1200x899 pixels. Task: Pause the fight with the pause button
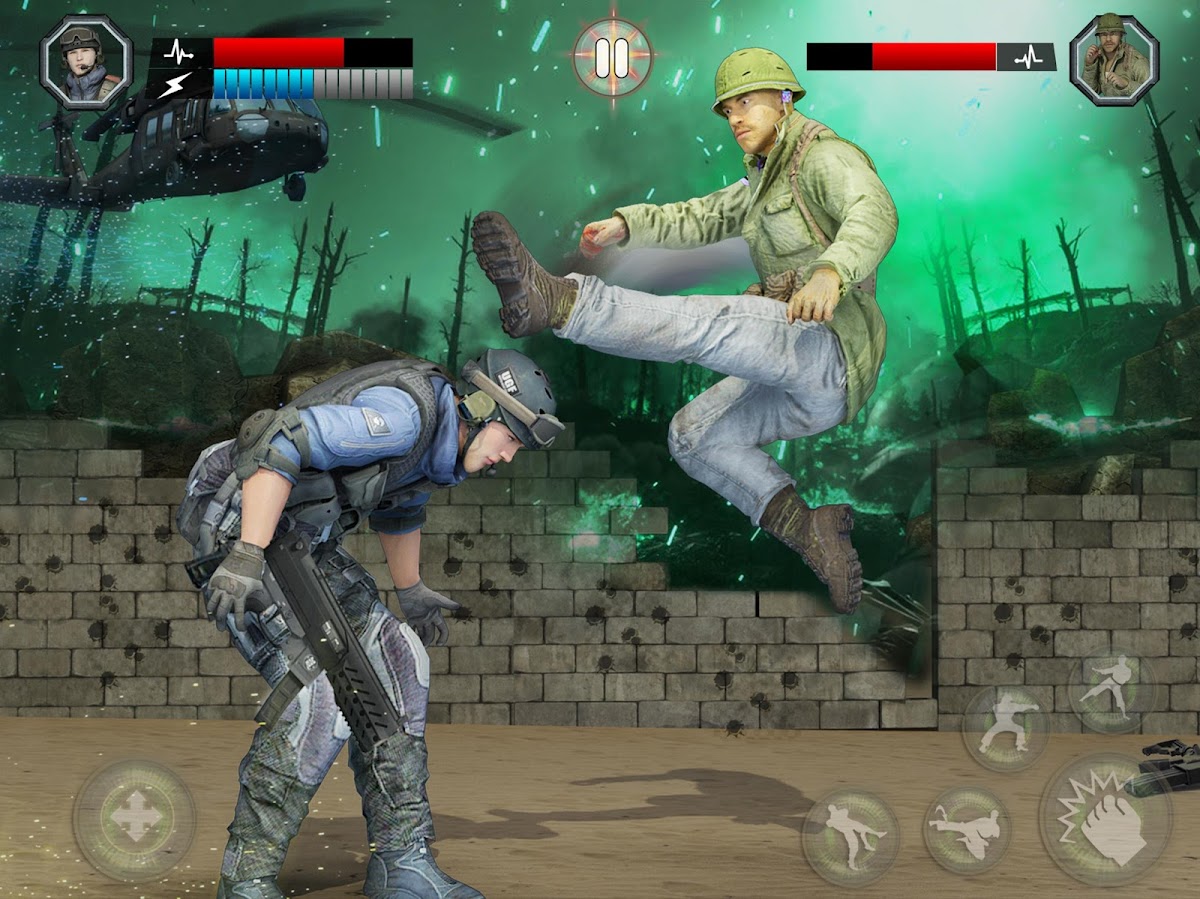pos(611,57)
